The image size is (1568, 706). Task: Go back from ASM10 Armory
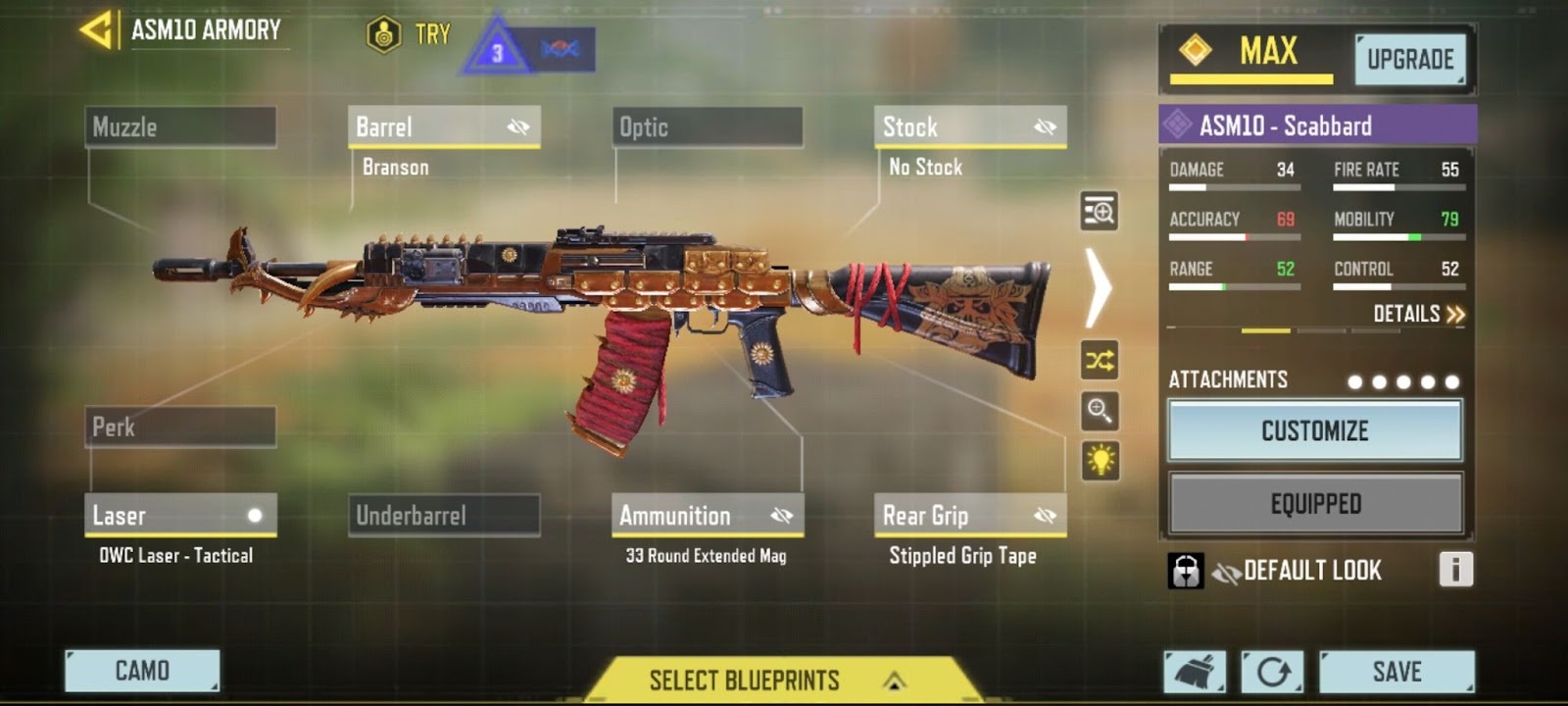pyautogui.click(x=97, y=30)
